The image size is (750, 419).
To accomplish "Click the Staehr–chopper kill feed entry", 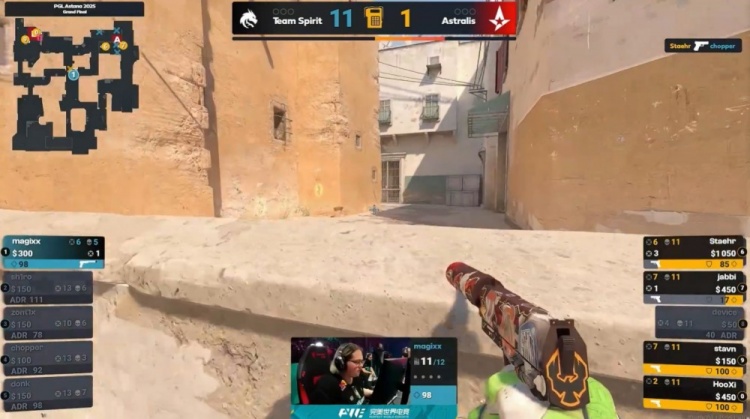I will tap(703, 46).
